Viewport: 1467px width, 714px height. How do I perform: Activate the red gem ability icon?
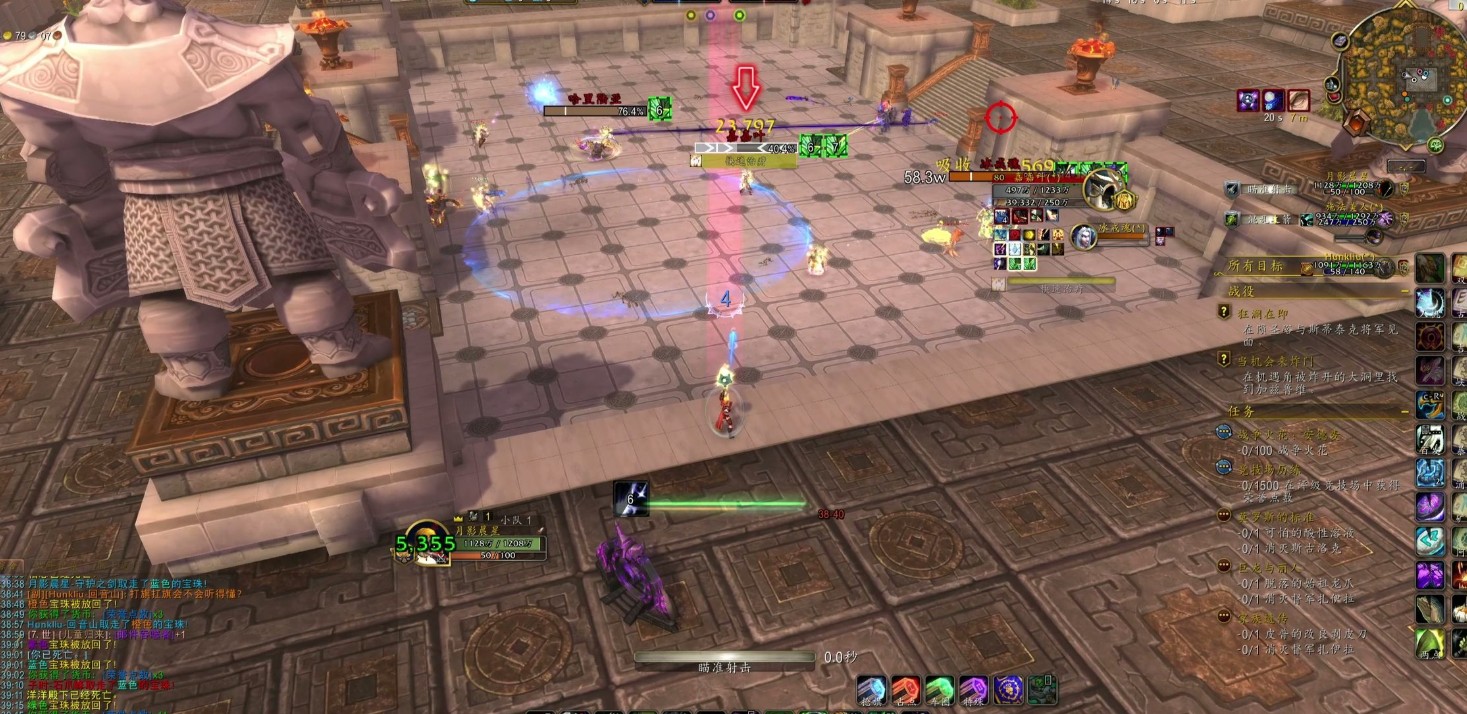906,690
